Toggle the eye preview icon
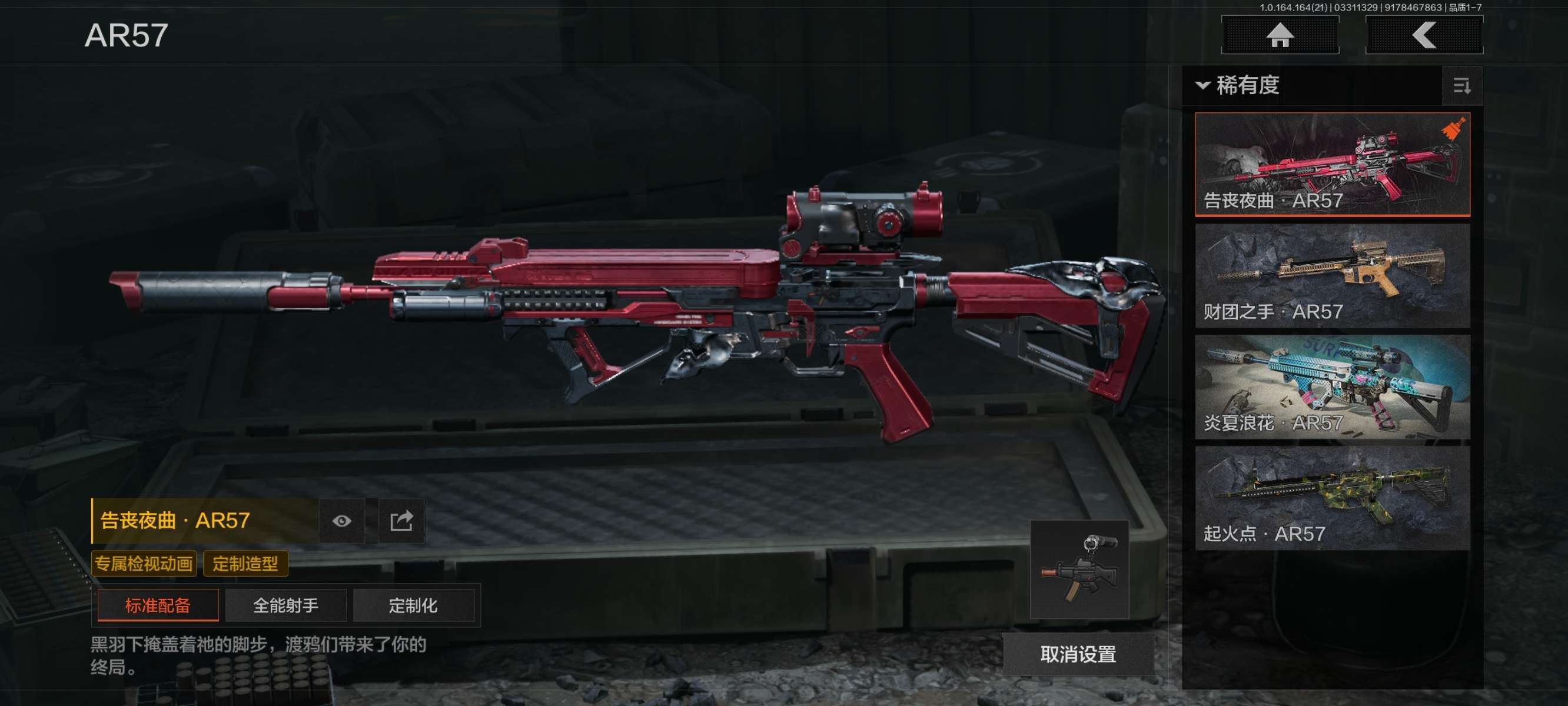The width and height of the screenshot is (1568, 706). (341, 521)
